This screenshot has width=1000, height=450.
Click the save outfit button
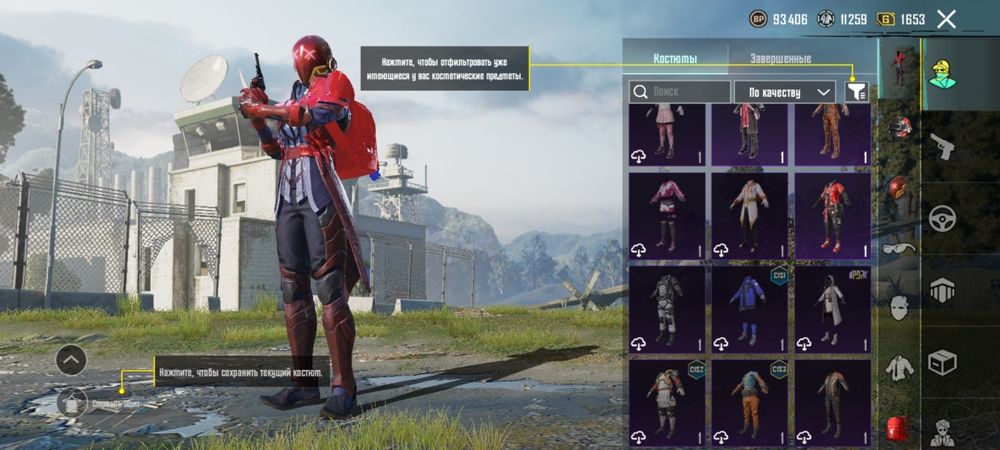click(71, 402)
